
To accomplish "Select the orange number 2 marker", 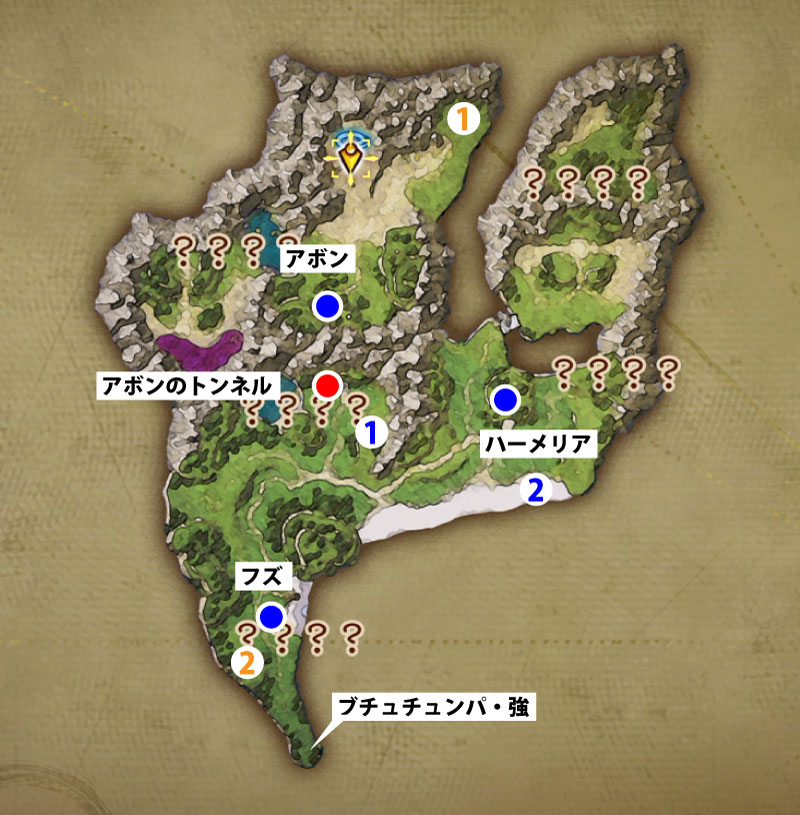I will click(247, 661).
